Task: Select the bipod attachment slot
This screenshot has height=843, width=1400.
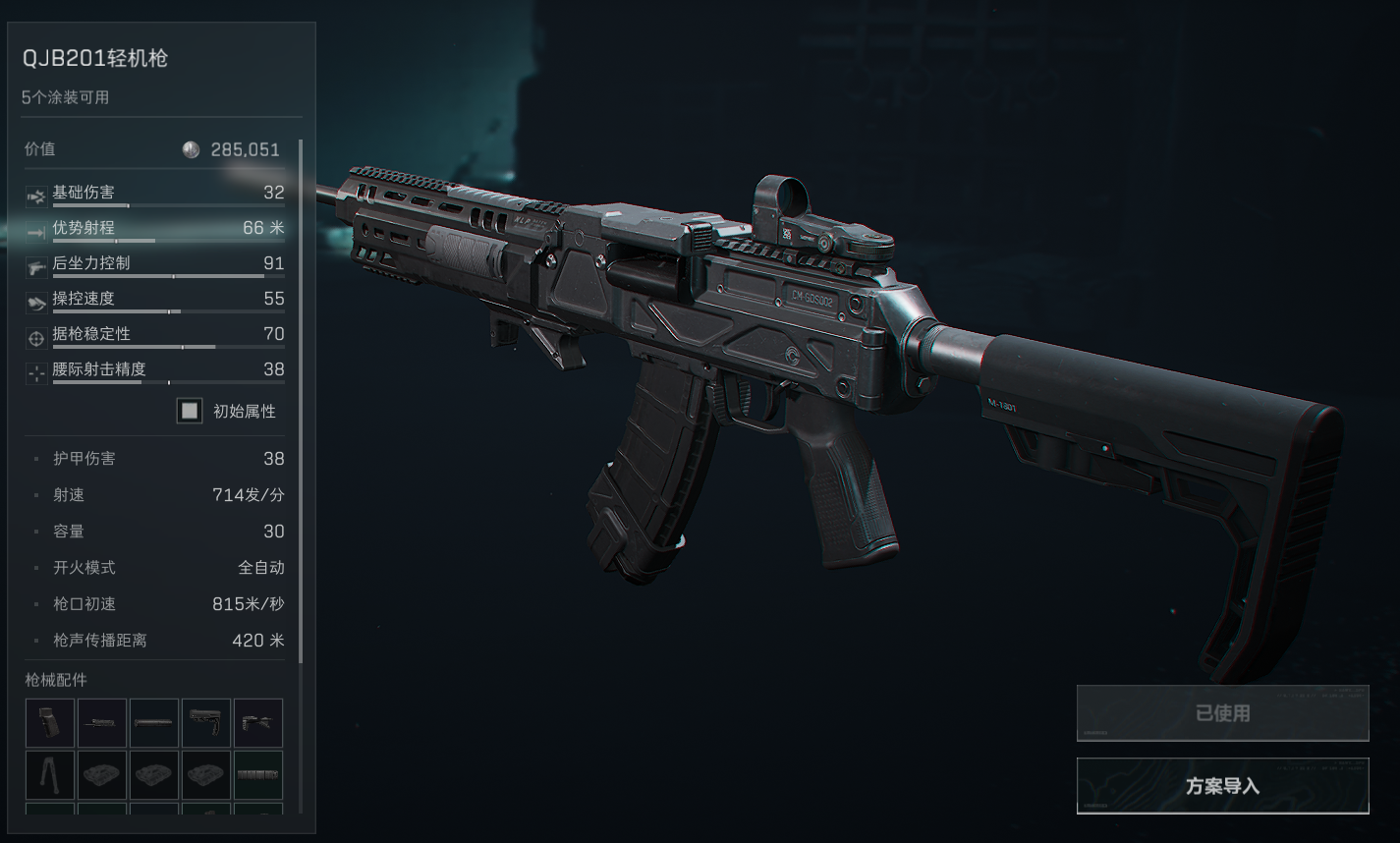Action: [50, 775]
